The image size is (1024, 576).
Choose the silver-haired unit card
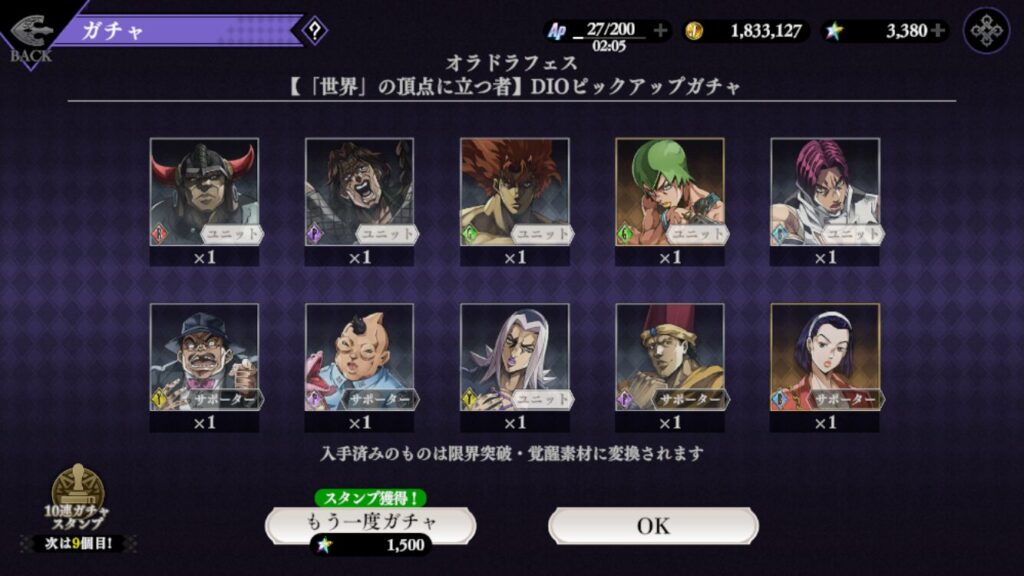click(x=514, y=358)
